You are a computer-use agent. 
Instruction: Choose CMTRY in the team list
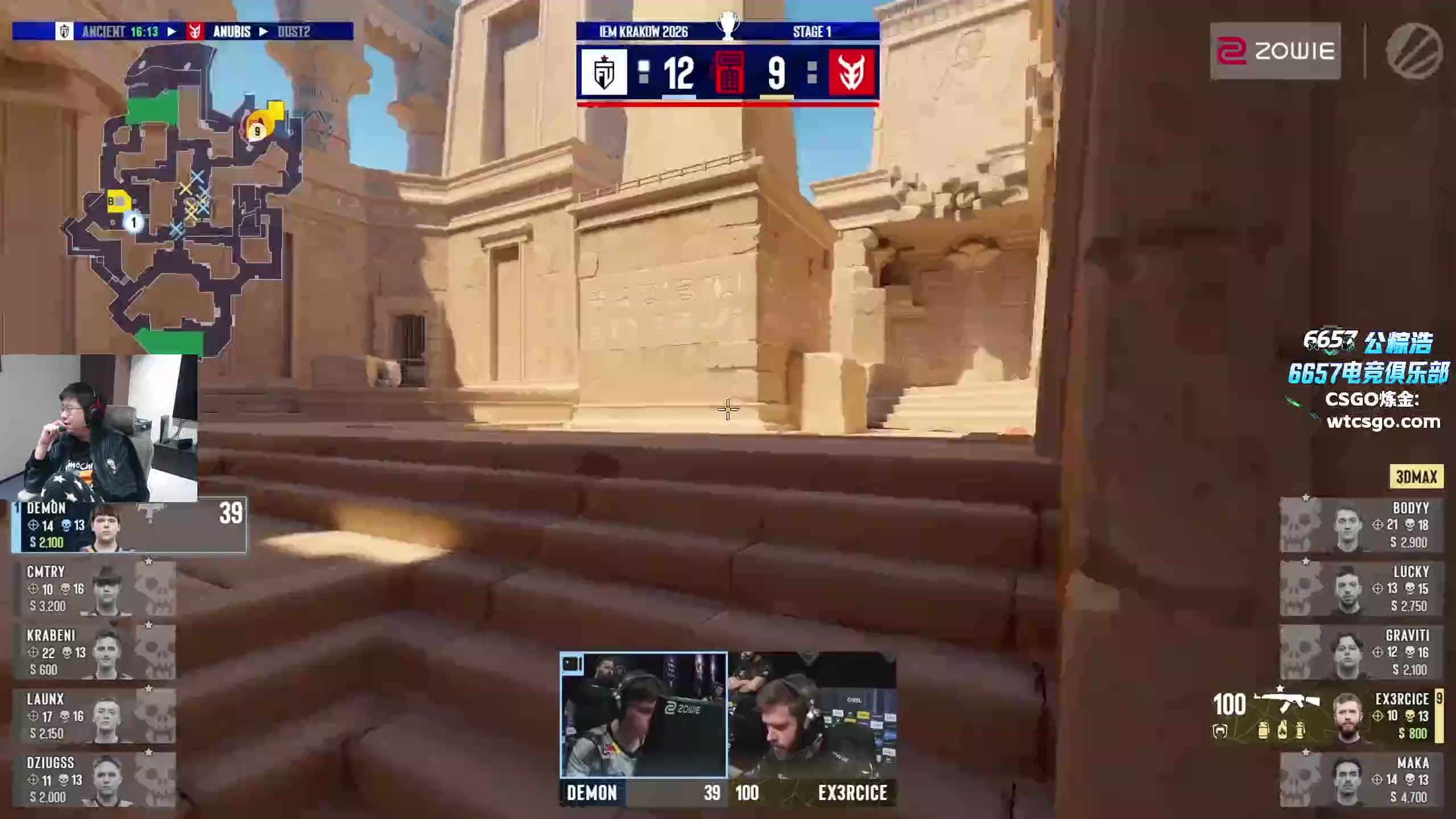pos(94,589)
